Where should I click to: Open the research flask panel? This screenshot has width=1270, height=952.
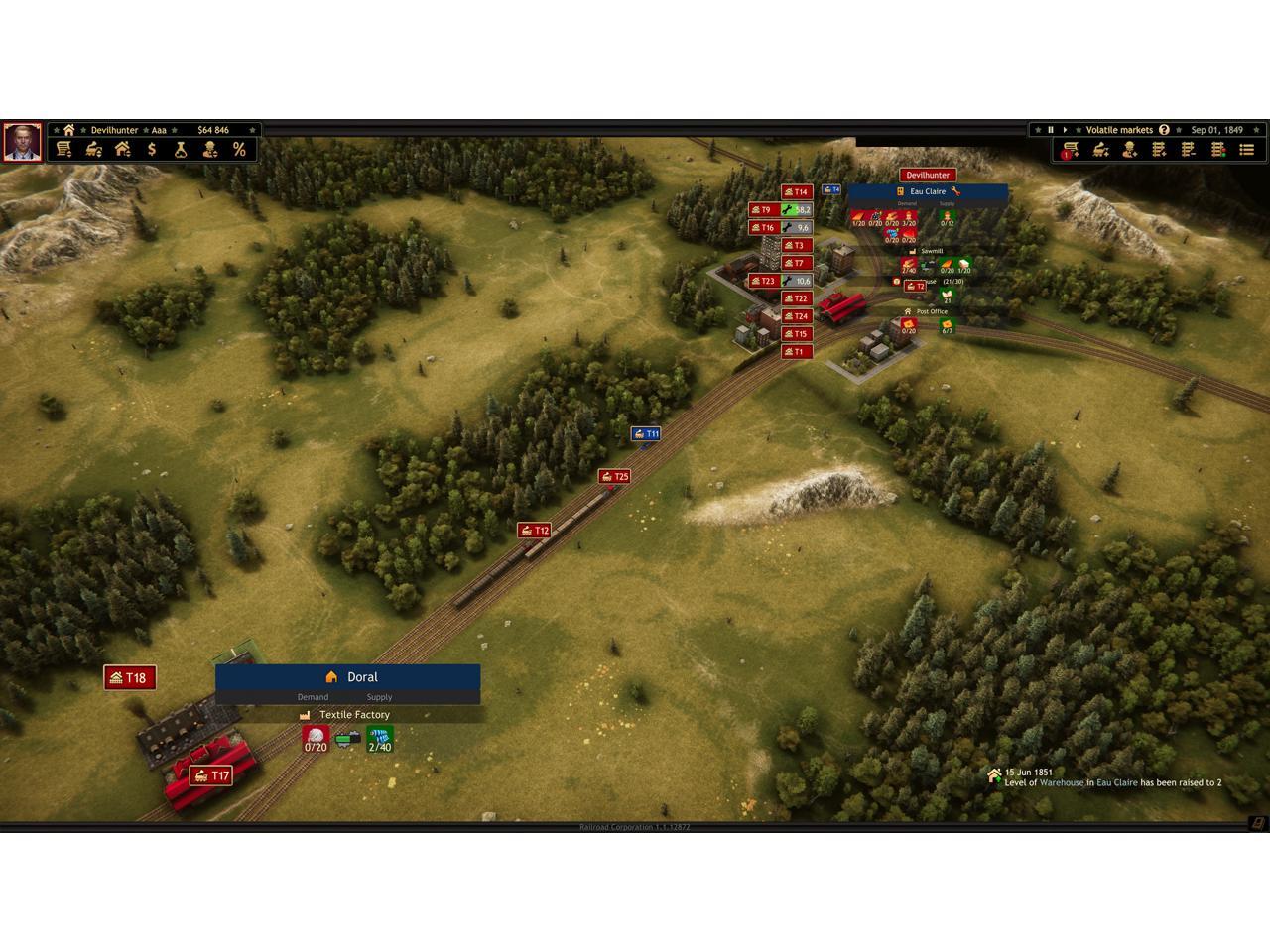click(x=181, y=150)
